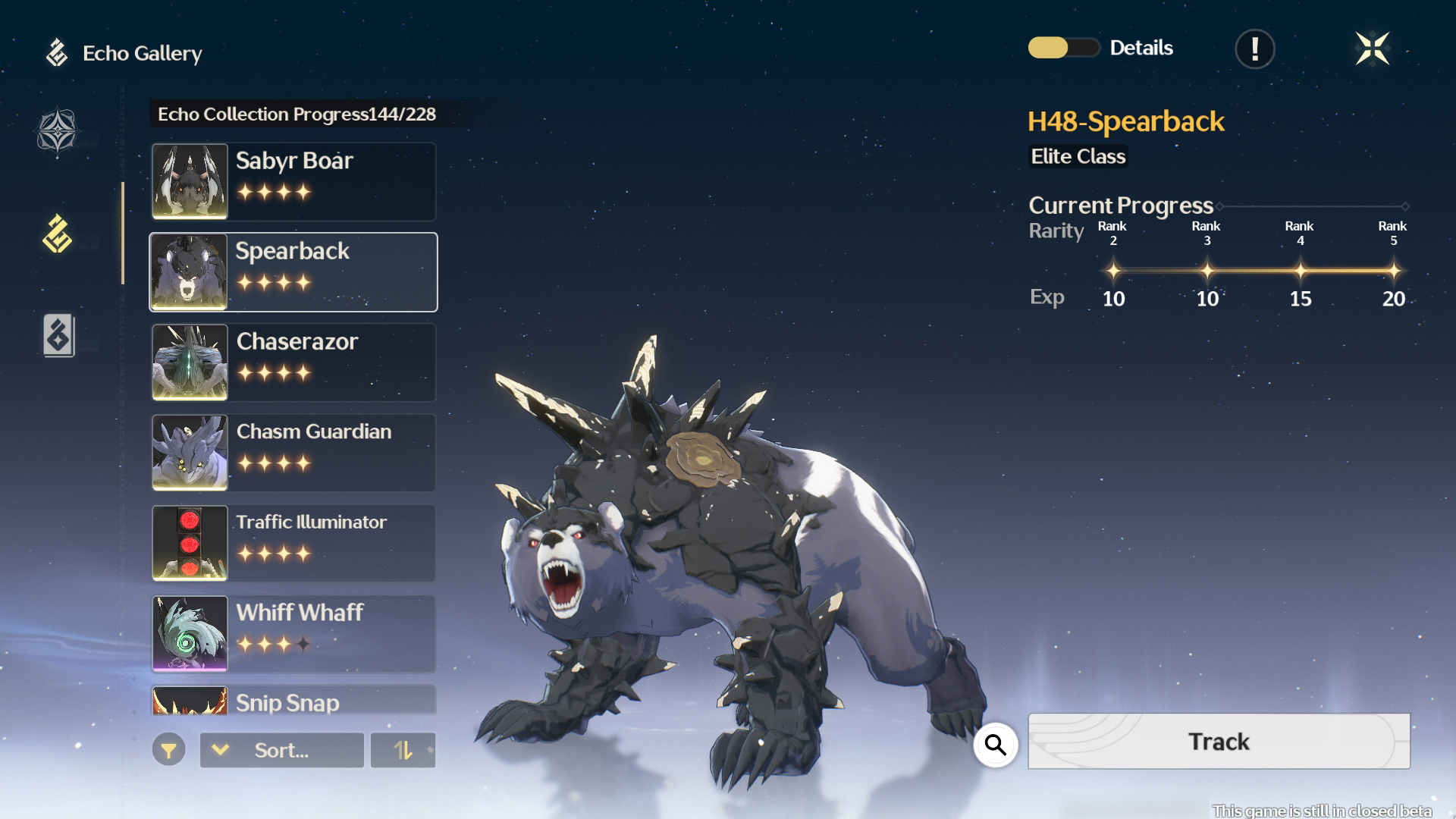1456x819 pixels.
Task: Select the Chaserazor echo entry
Action: click(x=293, y=362)
